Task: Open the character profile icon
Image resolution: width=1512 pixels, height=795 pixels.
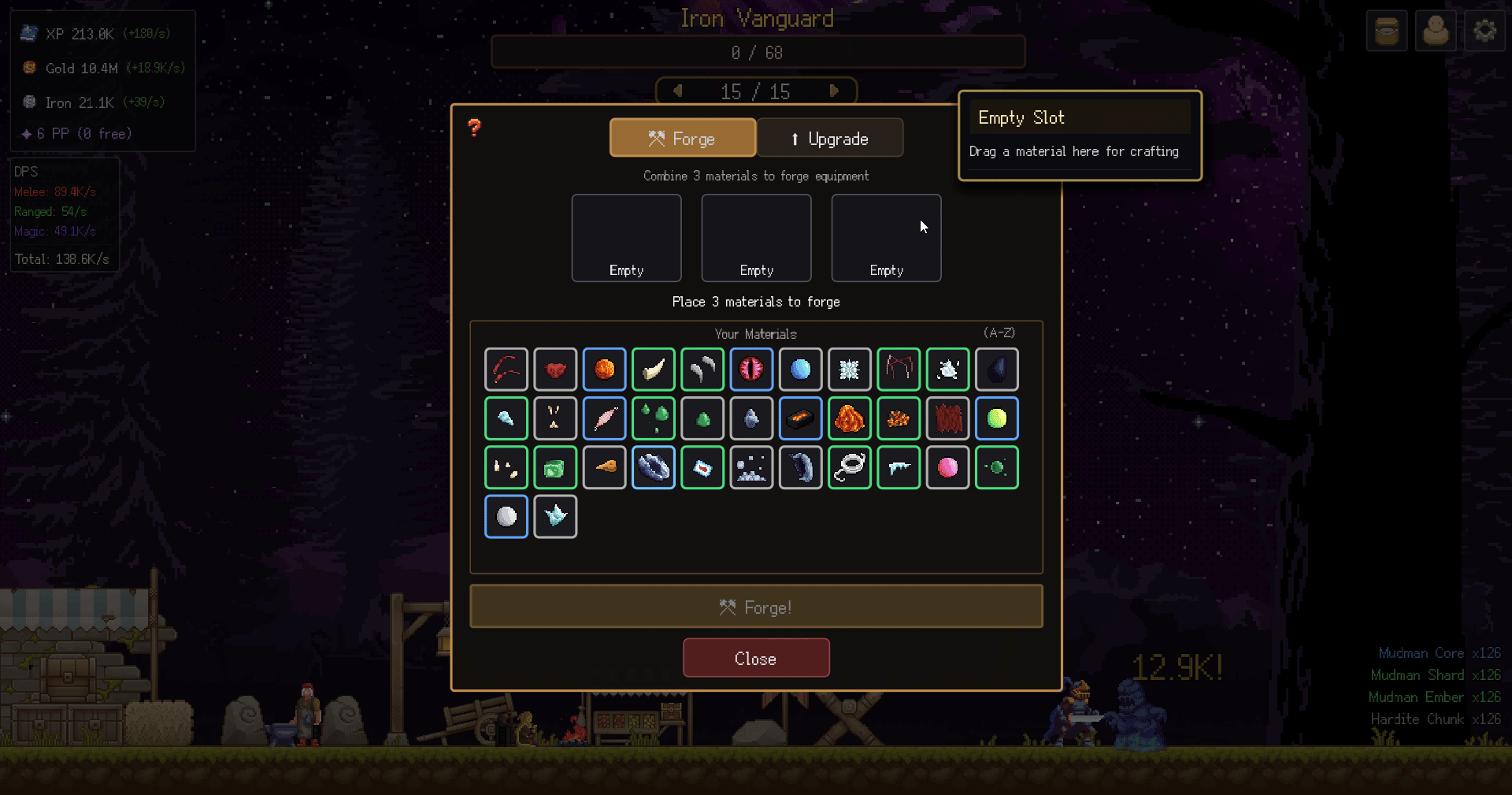Action: coord(1435,32)
